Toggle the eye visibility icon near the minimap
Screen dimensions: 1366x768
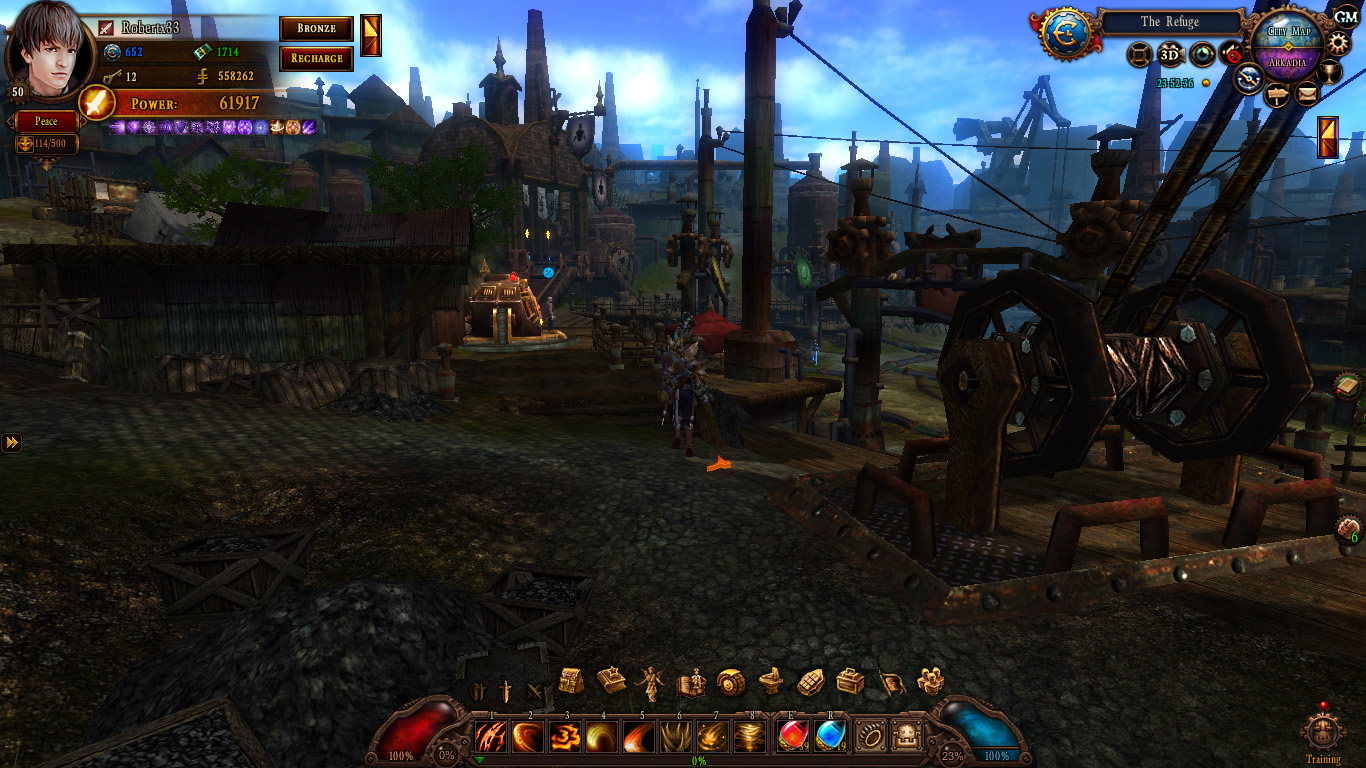click(x=1201, y=54)
